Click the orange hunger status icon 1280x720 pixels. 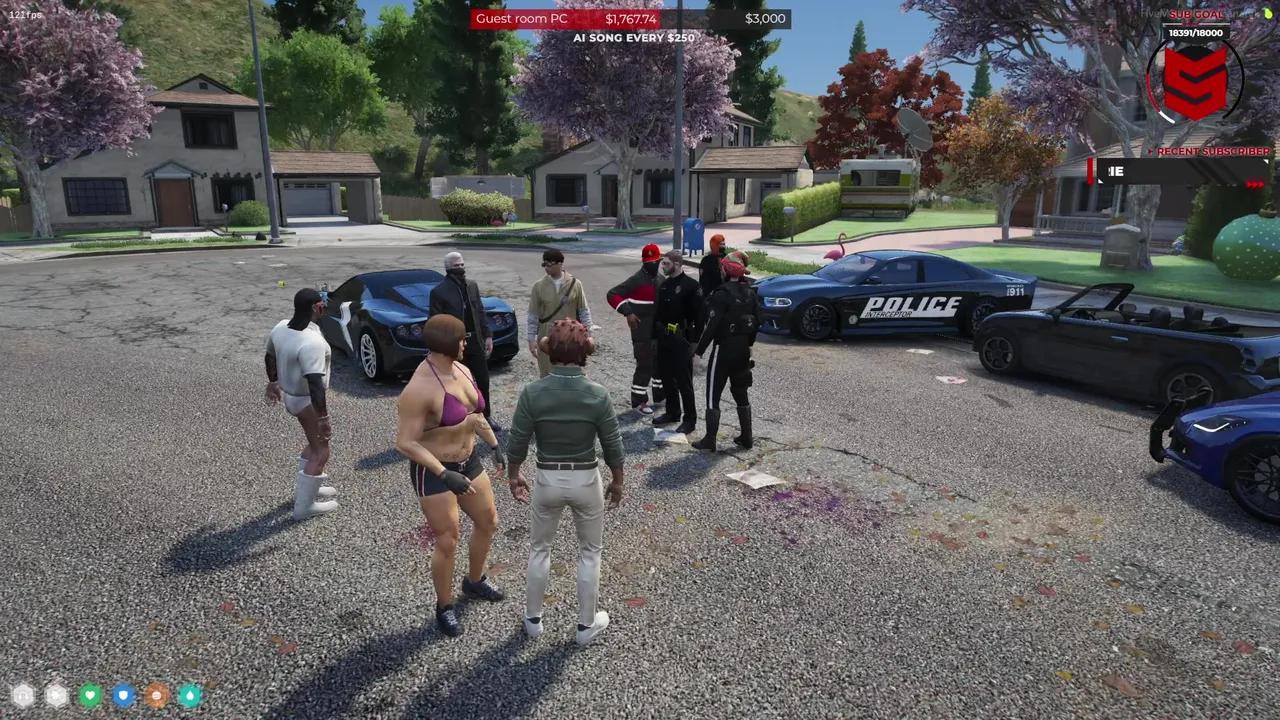point(156,694)
